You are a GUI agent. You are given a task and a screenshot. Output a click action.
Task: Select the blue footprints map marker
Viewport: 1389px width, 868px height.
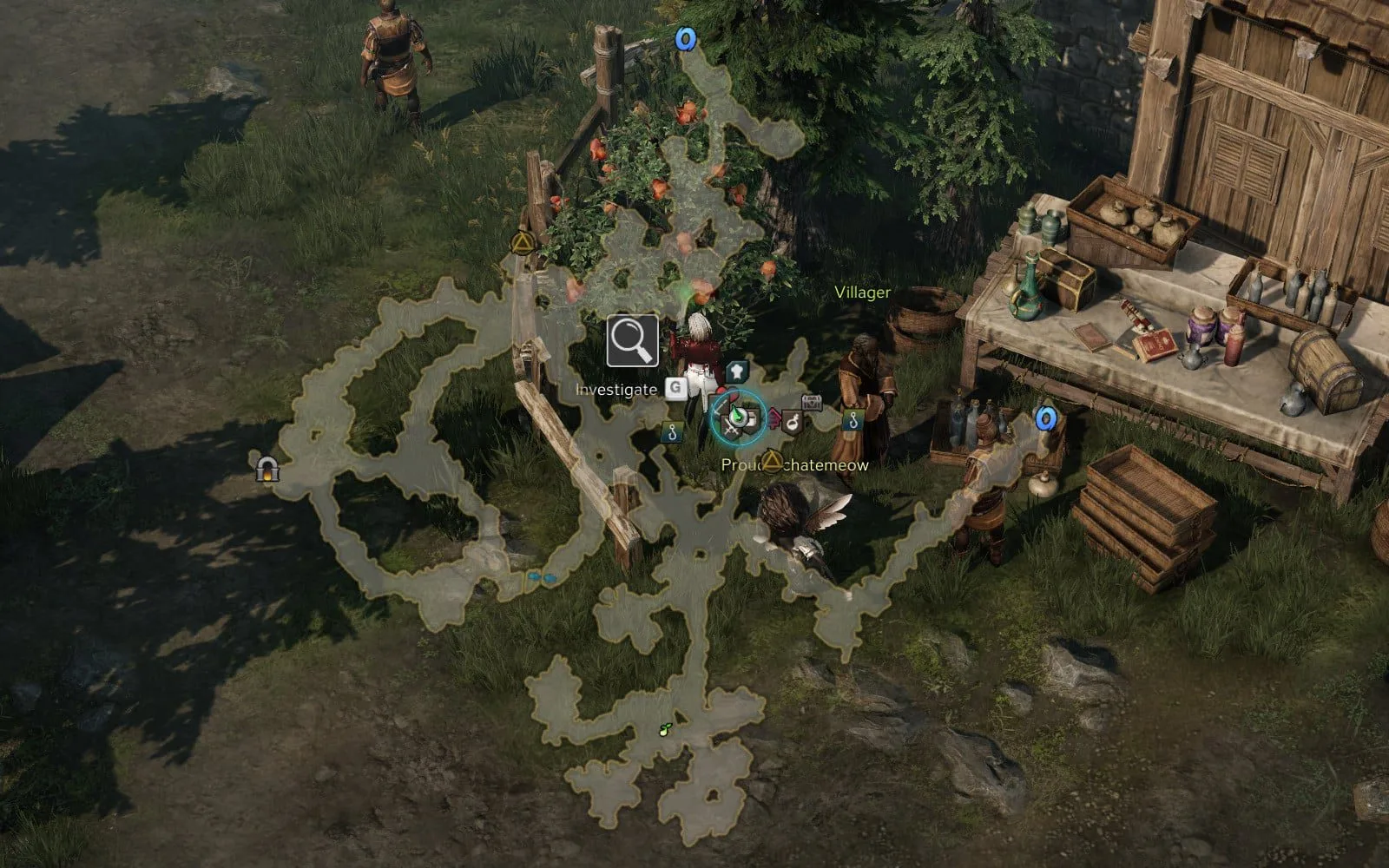[542, 576]
